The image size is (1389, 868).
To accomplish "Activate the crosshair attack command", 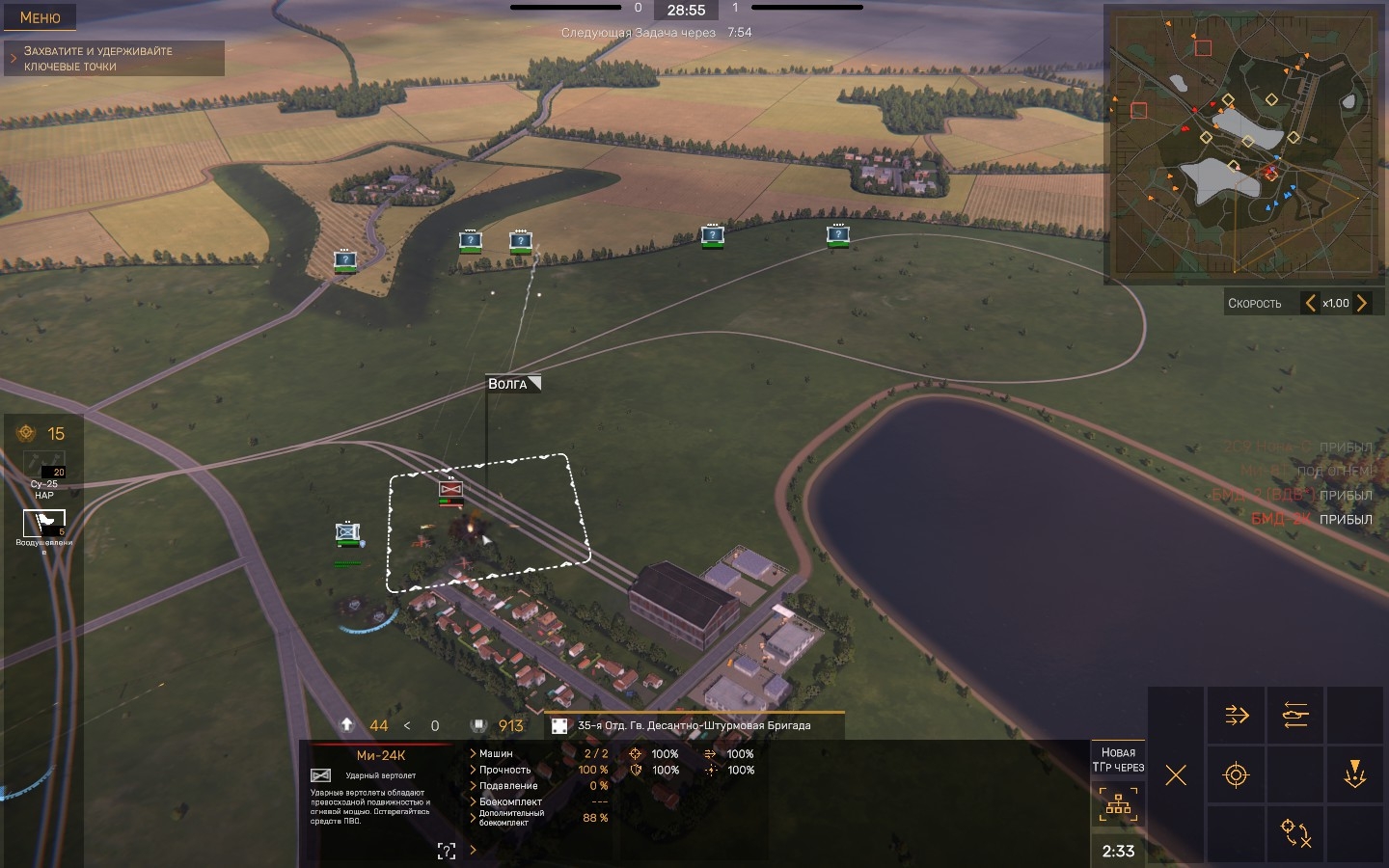I will (x=1236, y=775).
